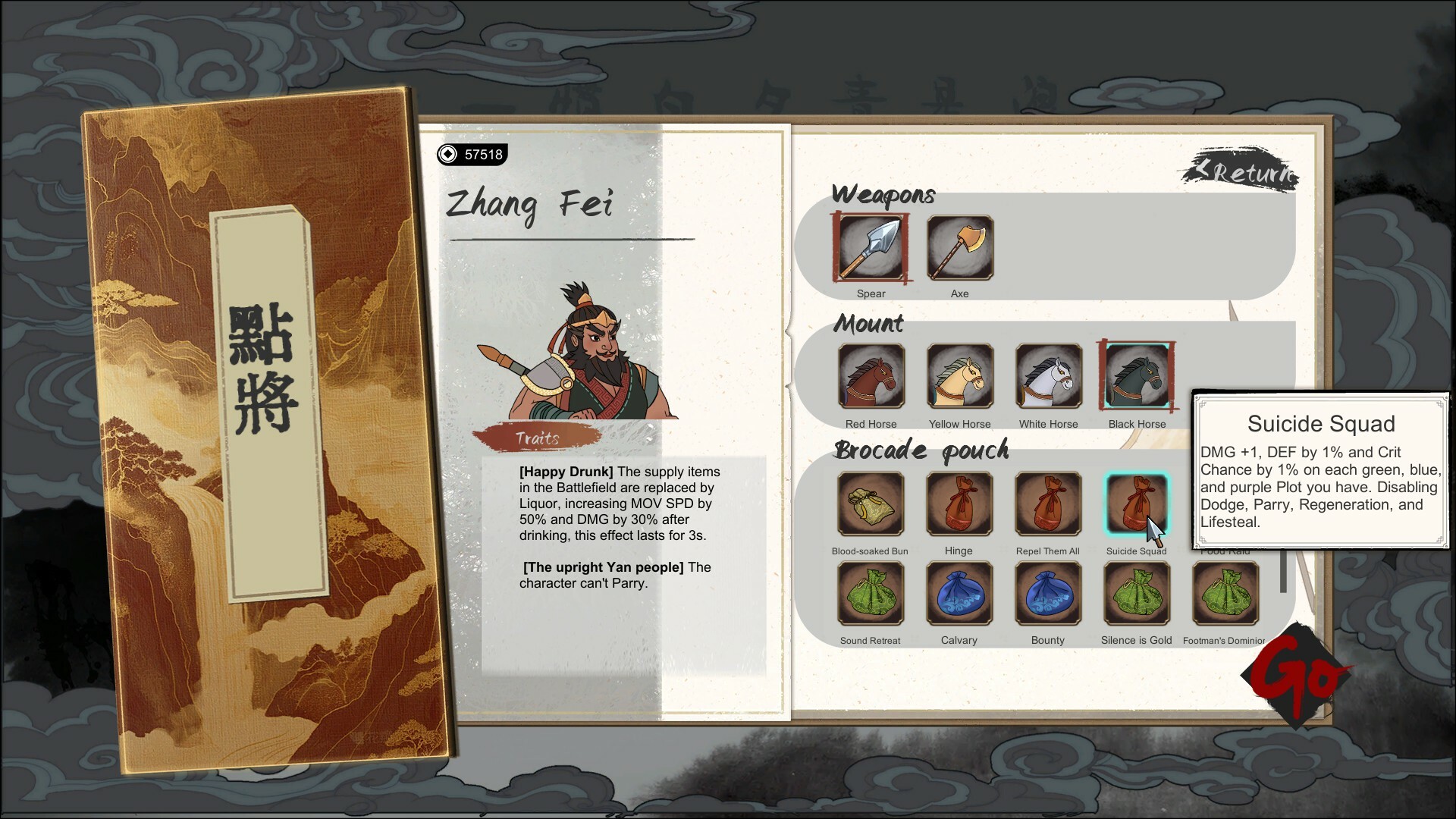The height and width of the screenshot is (819, 1456).
Task: Equip the Silence is Gold pouch
Action: (1136, 595)
